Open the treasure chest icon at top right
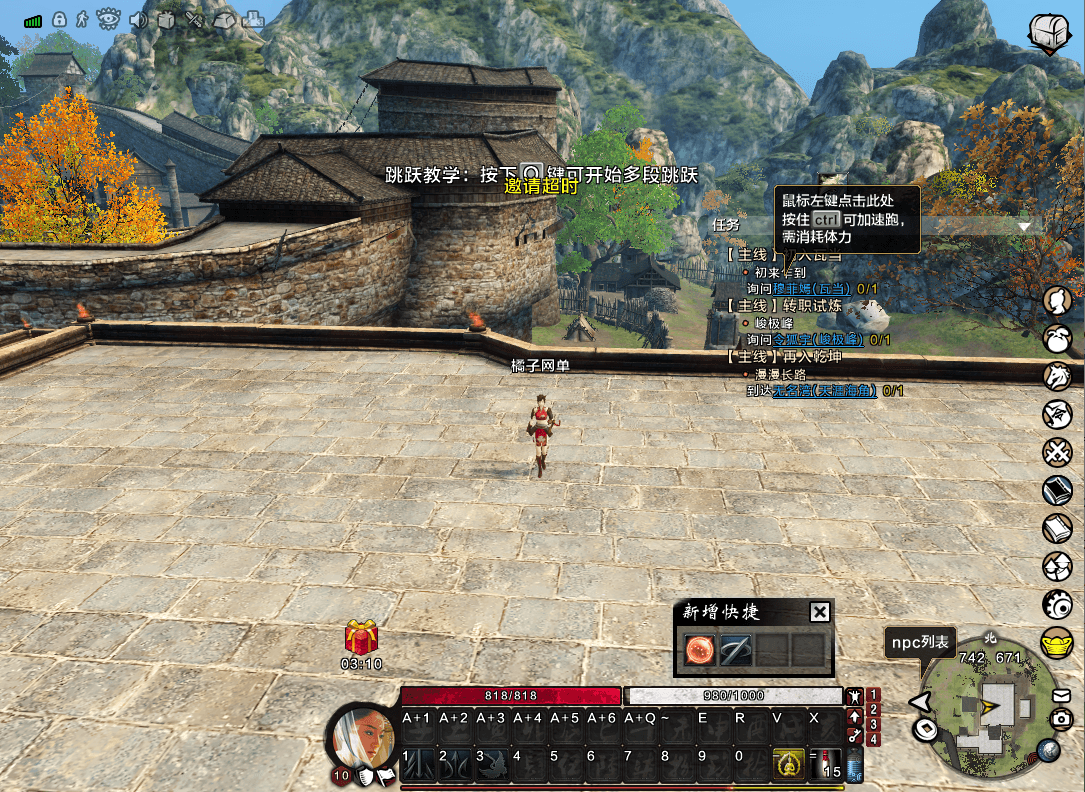The width and height of the screenshot is (1085, 792). pyautogui.click(x=1049, y=31)
